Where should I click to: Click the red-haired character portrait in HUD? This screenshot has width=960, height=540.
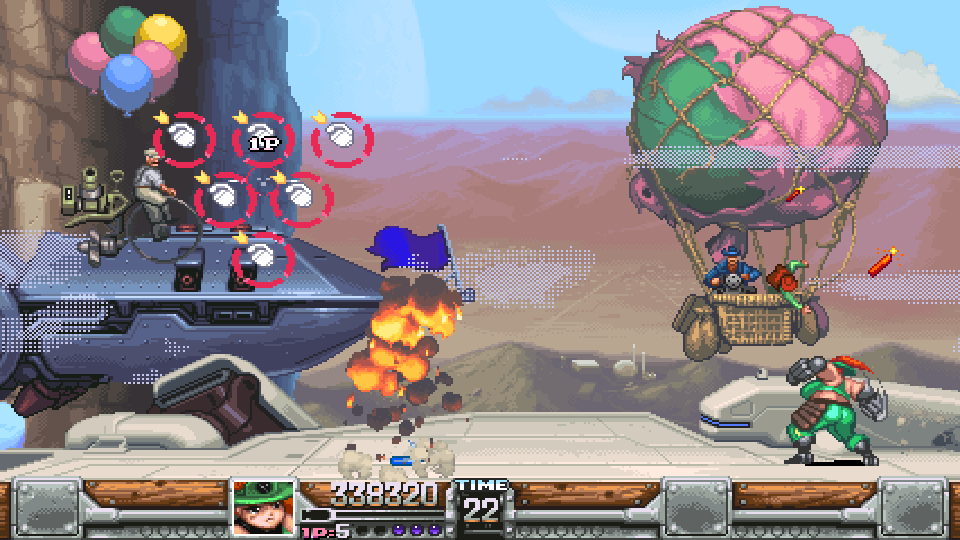click(264, 508)
